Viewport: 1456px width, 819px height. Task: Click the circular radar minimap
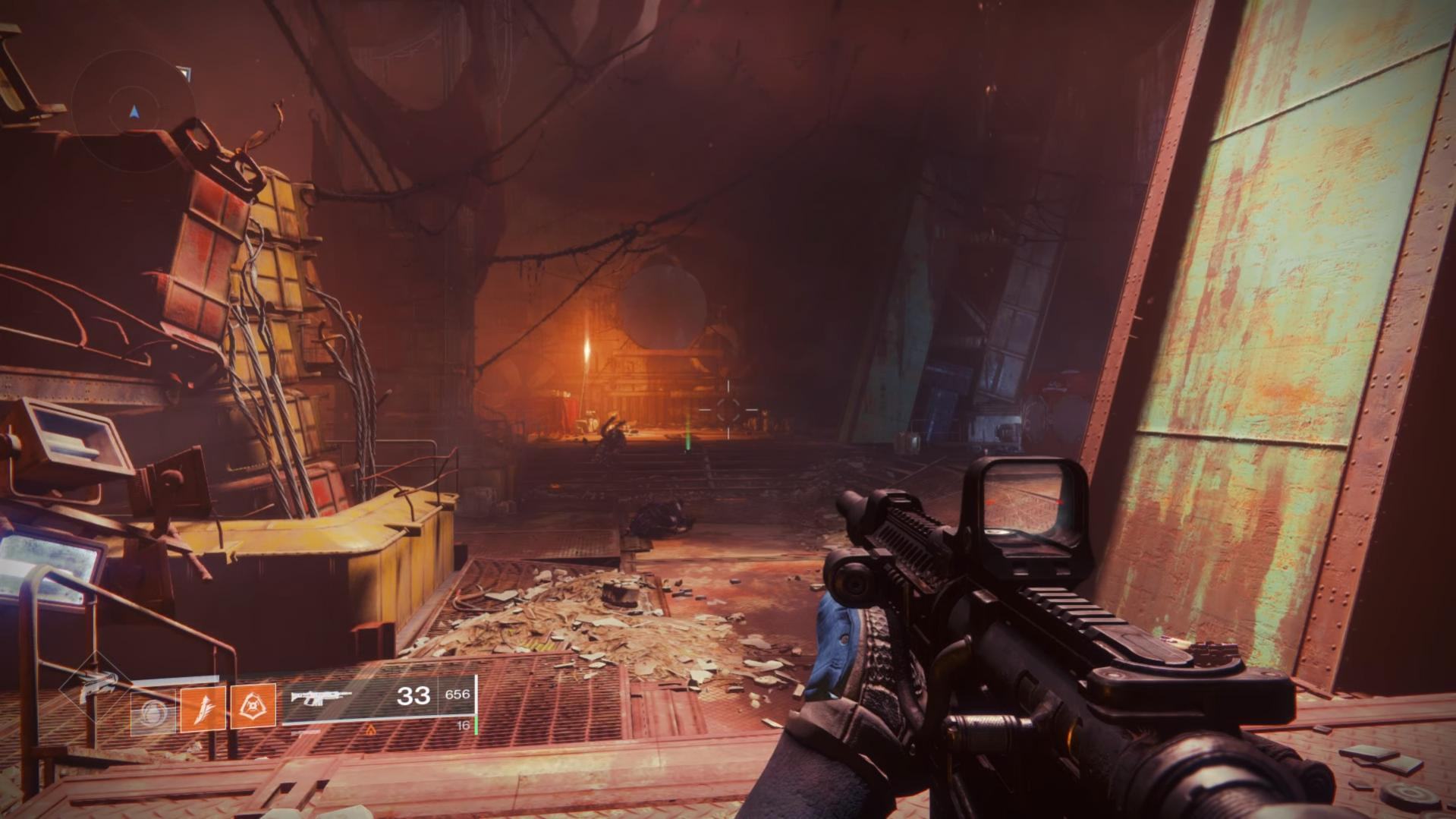(134, 112)
